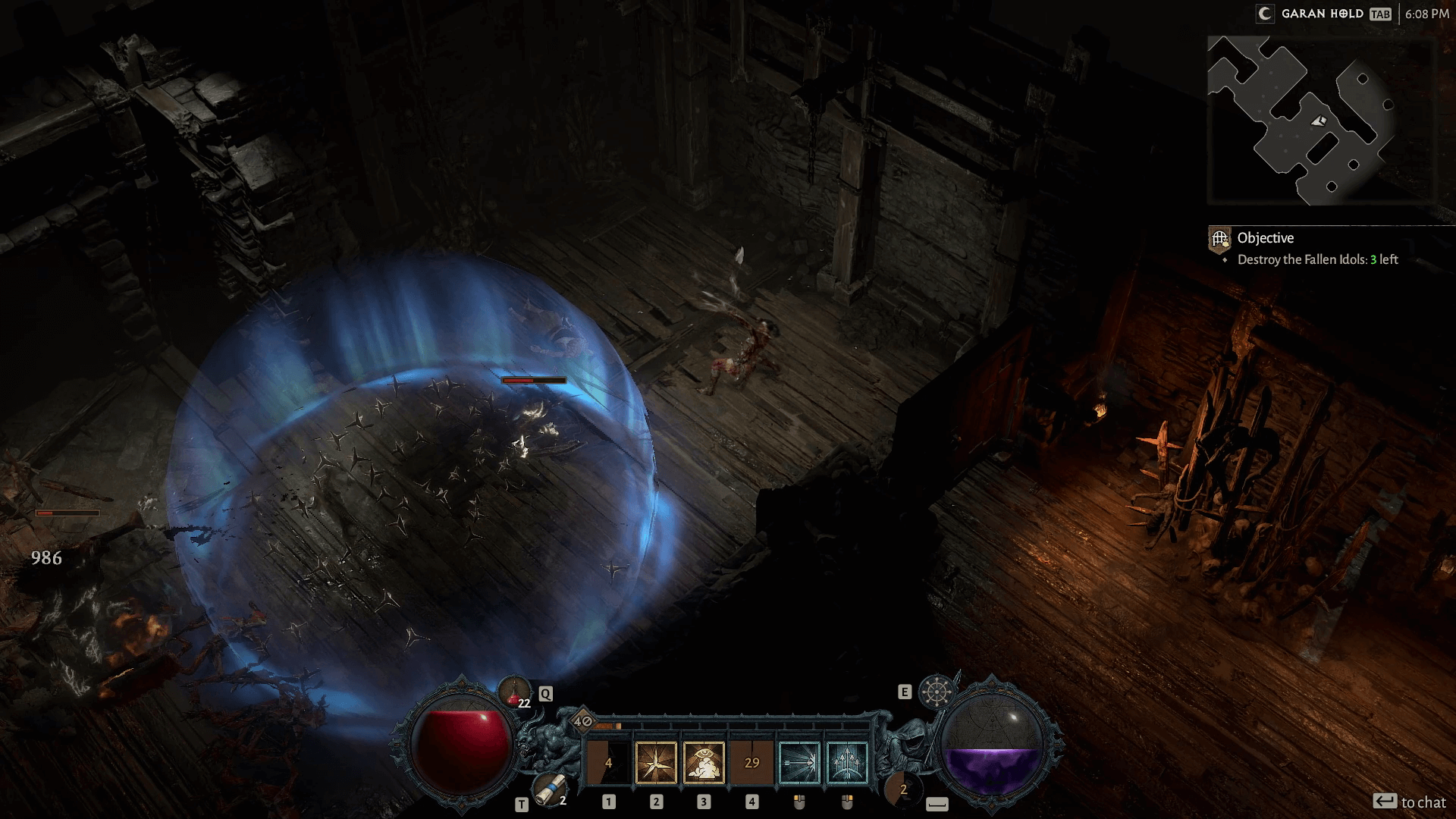Fire the single arrow basic skill
Screen dimensions: 1456x819
pyautogui.click(x=799, y=761)
